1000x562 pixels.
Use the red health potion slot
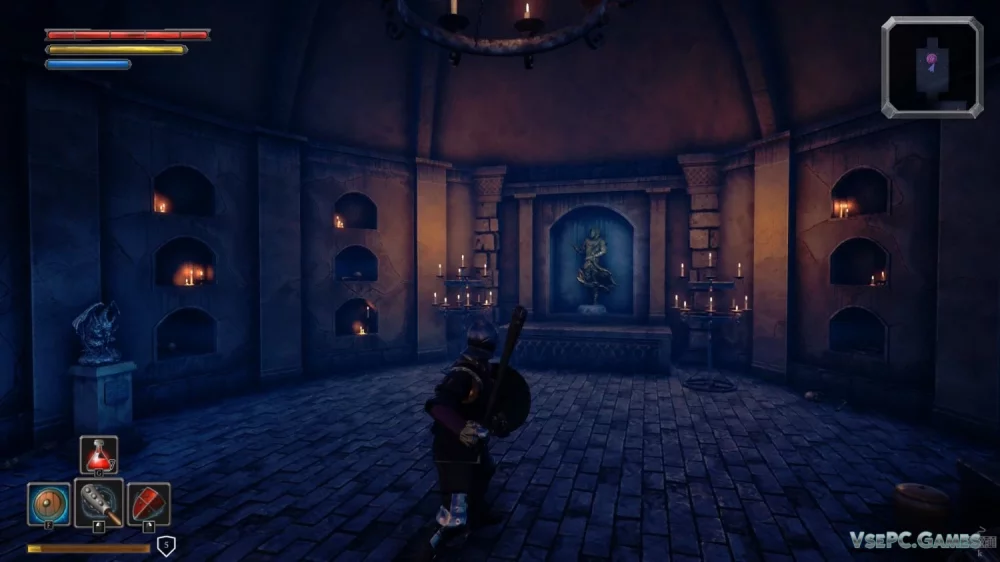[98, 455]
